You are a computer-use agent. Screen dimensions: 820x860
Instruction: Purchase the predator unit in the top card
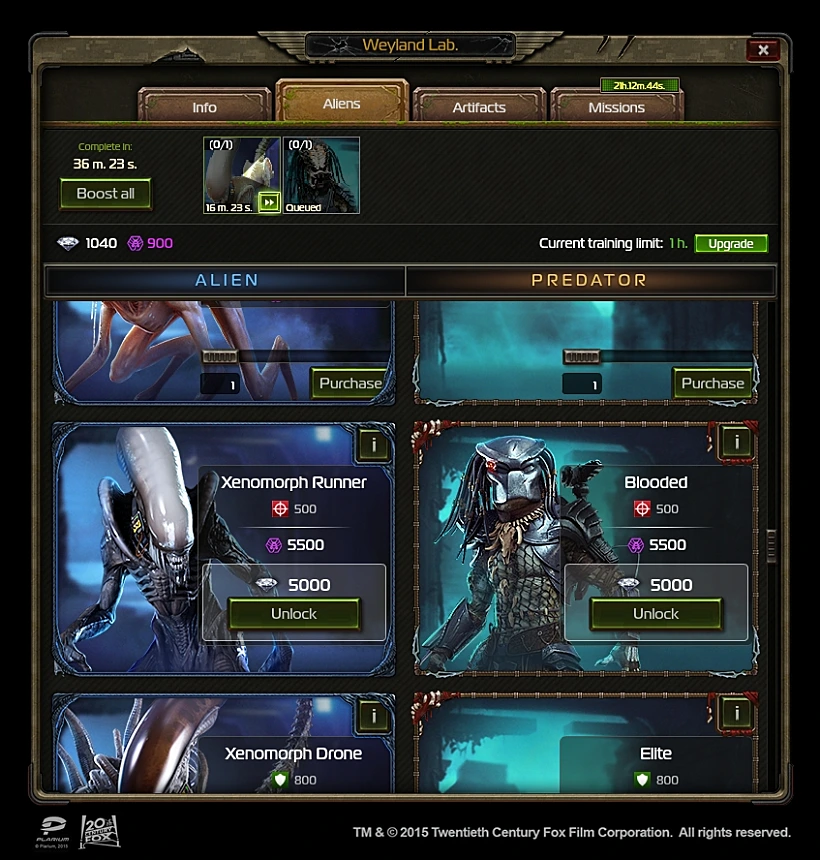[x=712, y=383]
